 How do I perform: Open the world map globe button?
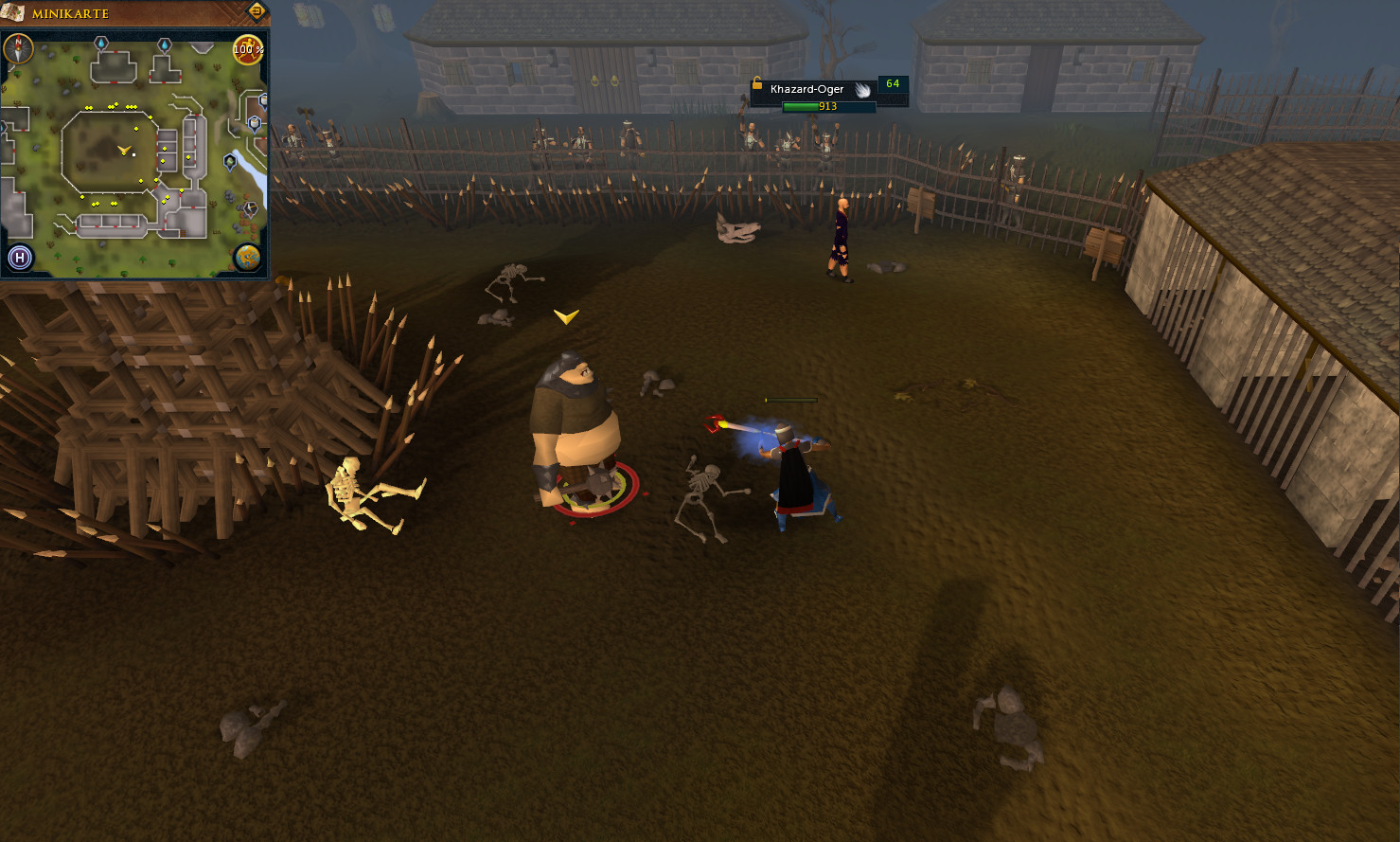[247, 257]
